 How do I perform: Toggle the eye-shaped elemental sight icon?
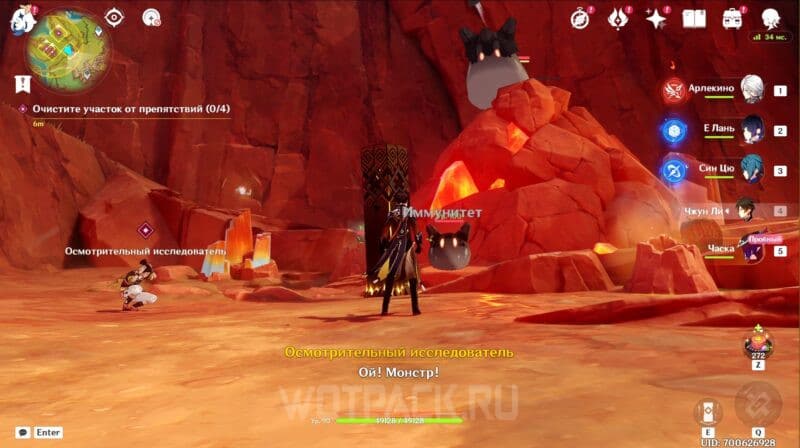coord(114,17)
